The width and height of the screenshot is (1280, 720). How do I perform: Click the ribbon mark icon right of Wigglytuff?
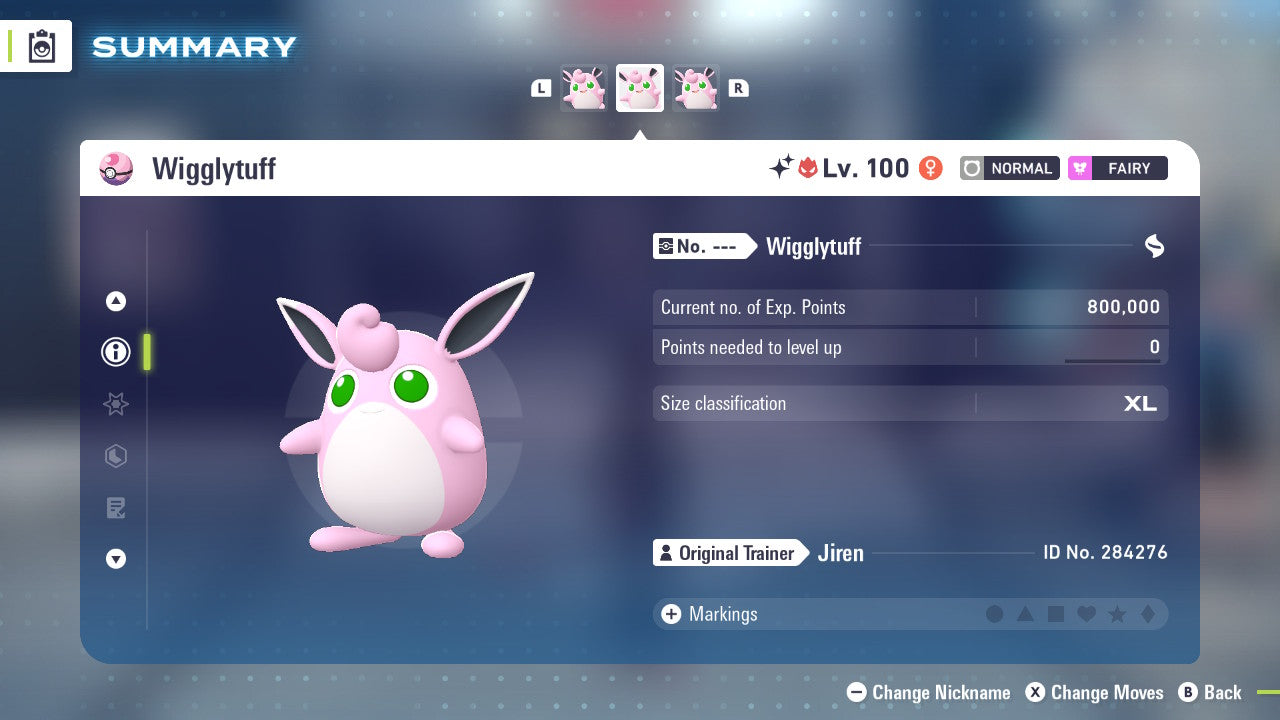1155,246
